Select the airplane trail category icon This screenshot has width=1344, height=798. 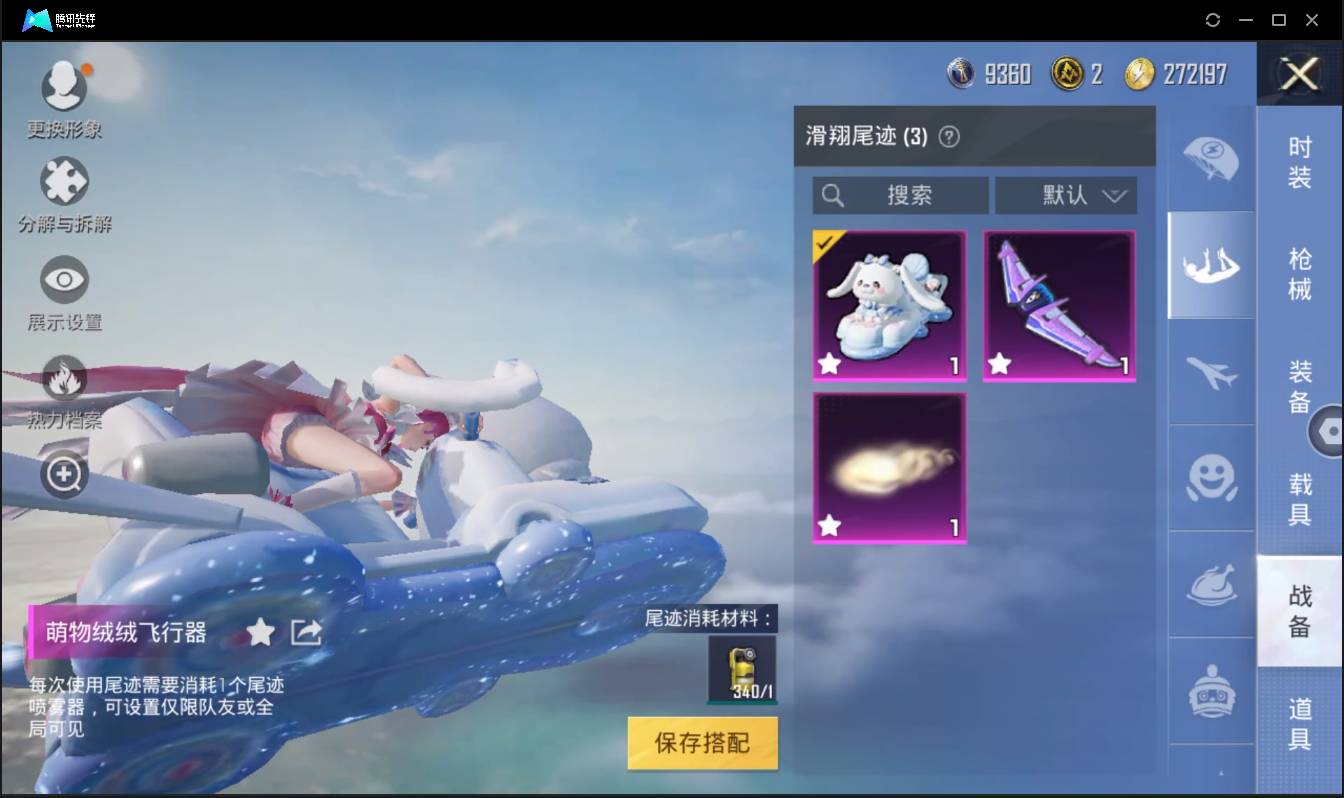[1210, 372]
